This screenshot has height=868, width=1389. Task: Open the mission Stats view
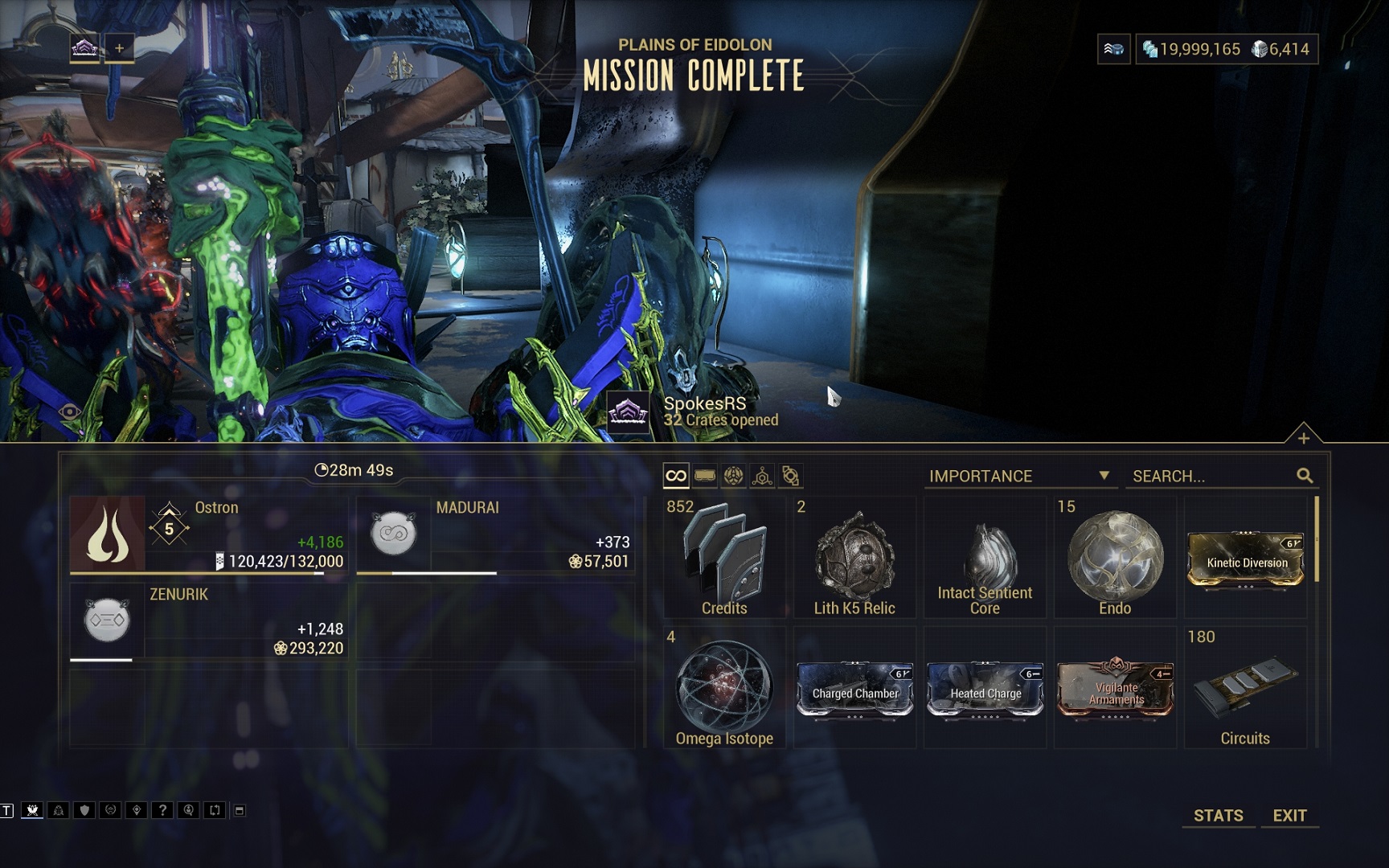[1218, 815]
